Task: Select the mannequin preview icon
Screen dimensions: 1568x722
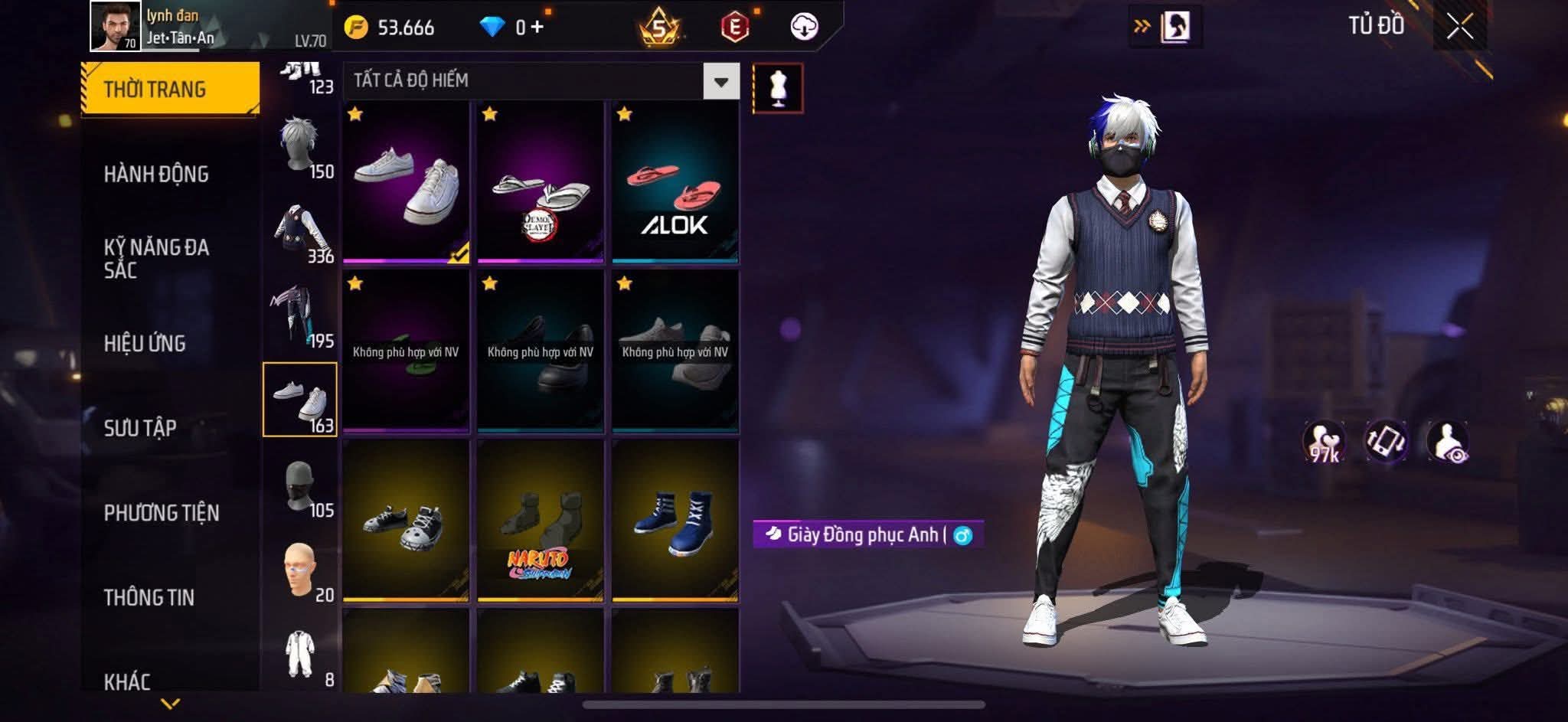Action: (779, 87)
